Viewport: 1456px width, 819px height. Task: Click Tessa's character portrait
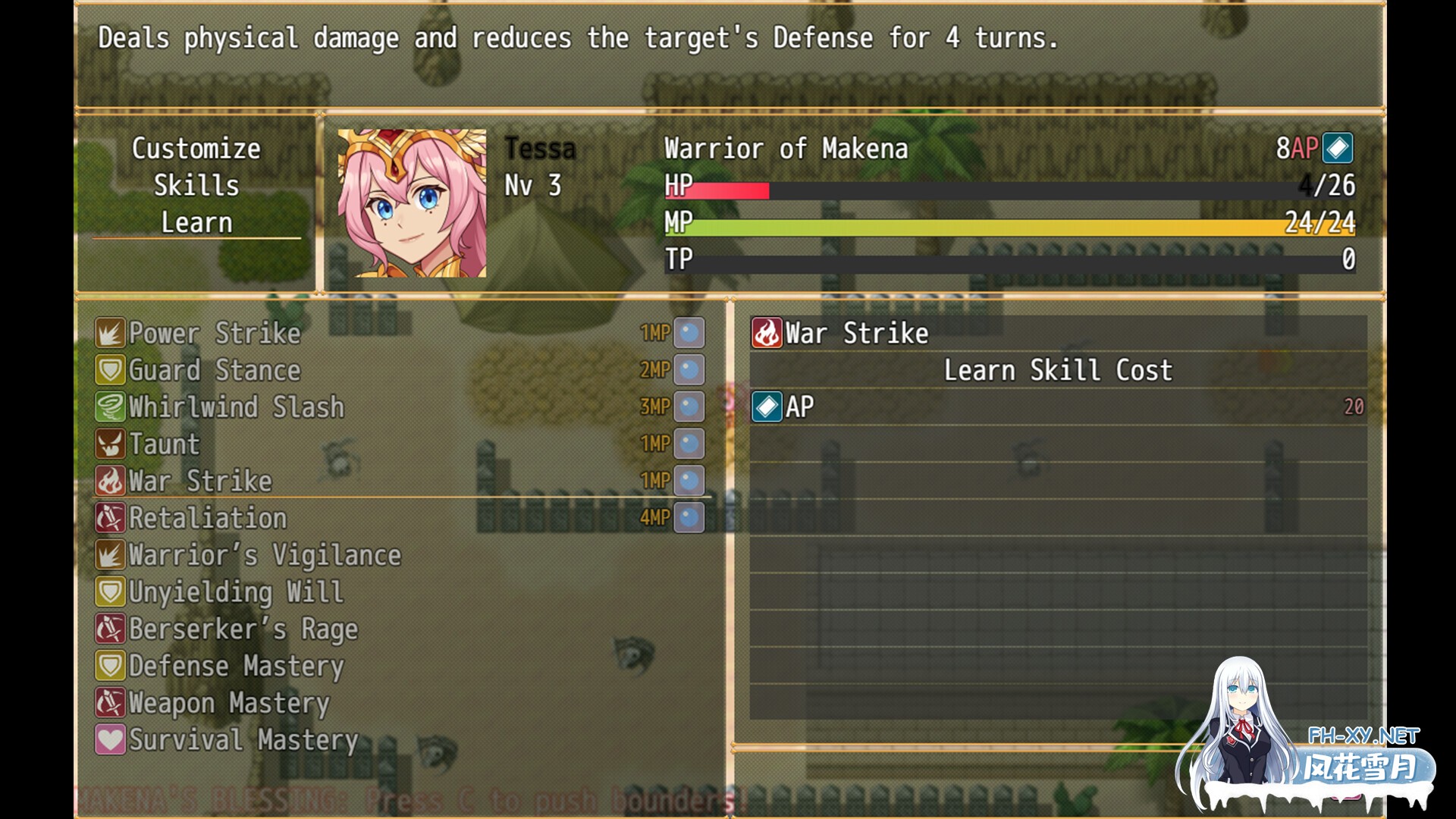pos(412,203)
